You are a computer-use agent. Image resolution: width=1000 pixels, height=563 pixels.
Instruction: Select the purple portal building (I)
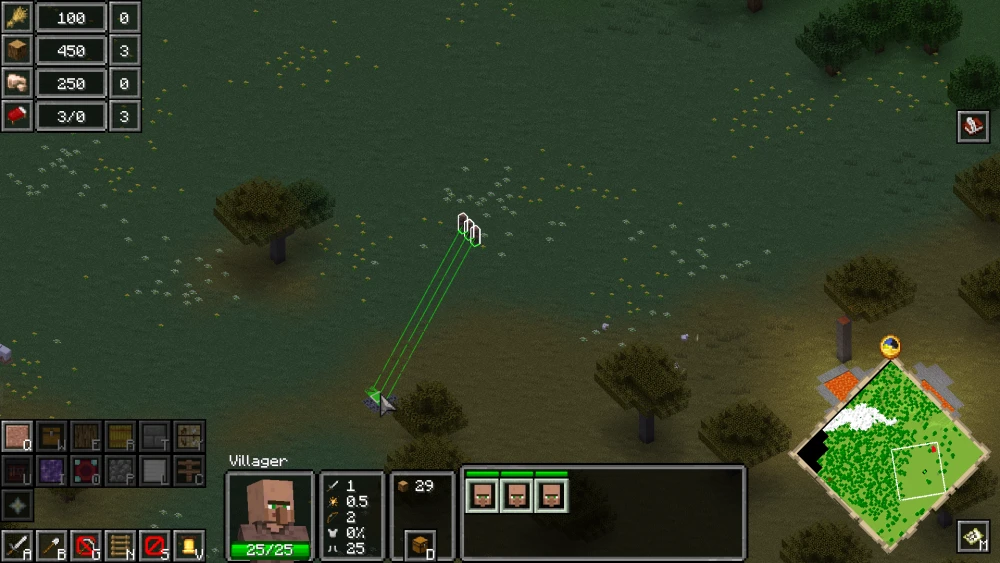tap(52, 470)
